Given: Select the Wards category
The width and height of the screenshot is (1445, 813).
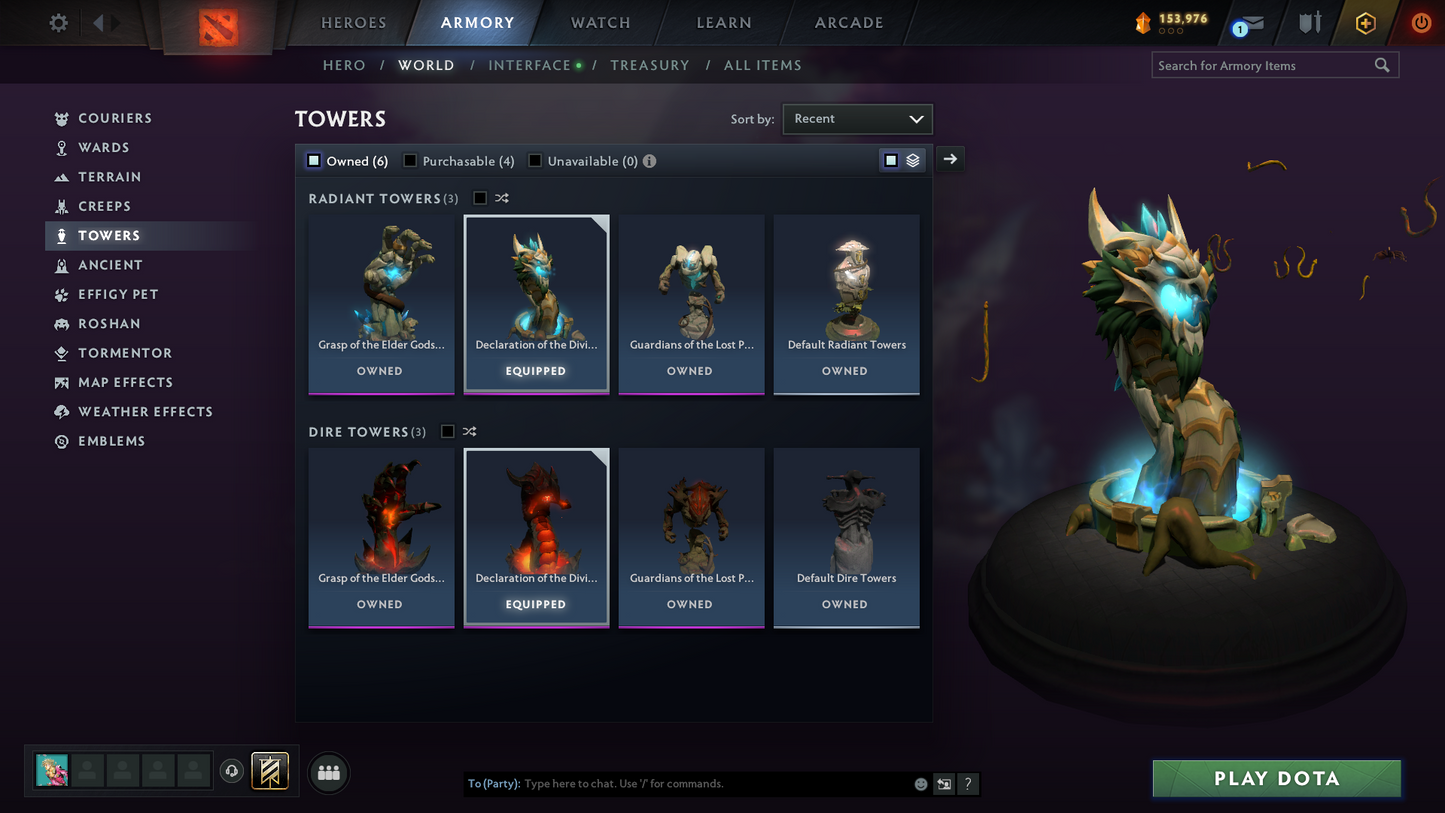Looking at the screenshot, I should tap(109, 147).
